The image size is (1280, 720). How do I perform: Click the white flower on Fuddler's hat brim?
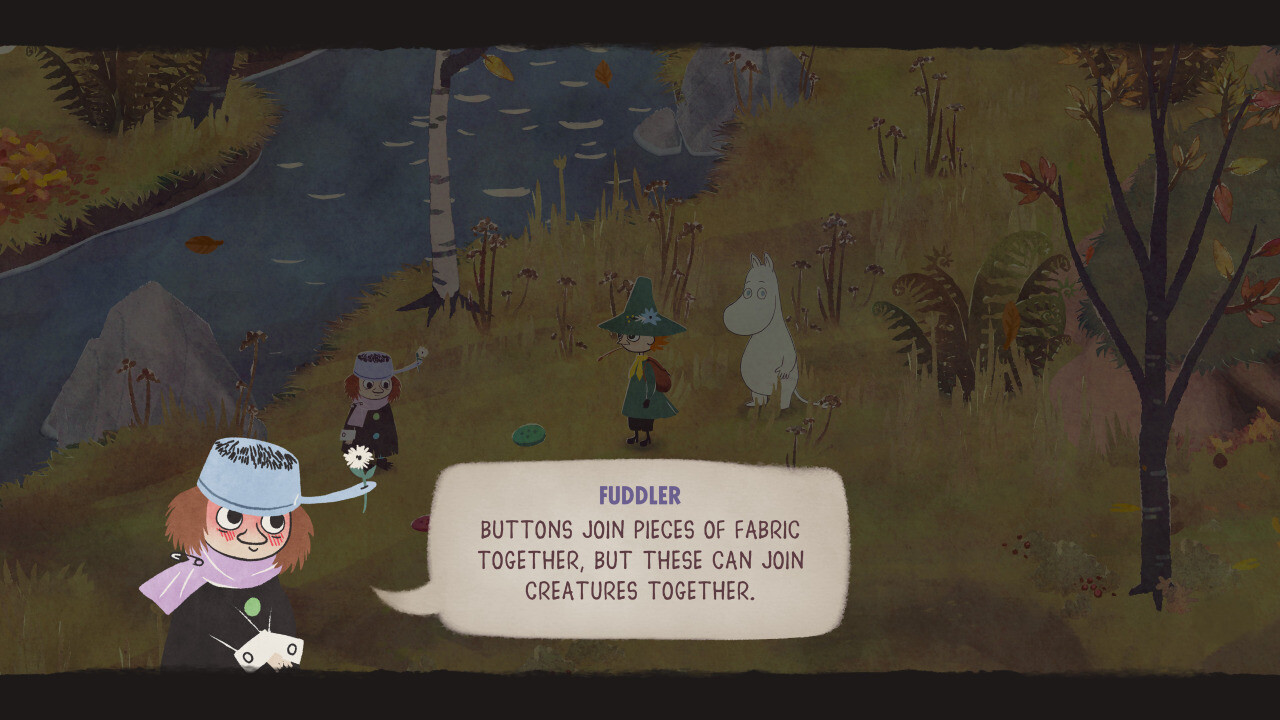(x=357, y=458)
